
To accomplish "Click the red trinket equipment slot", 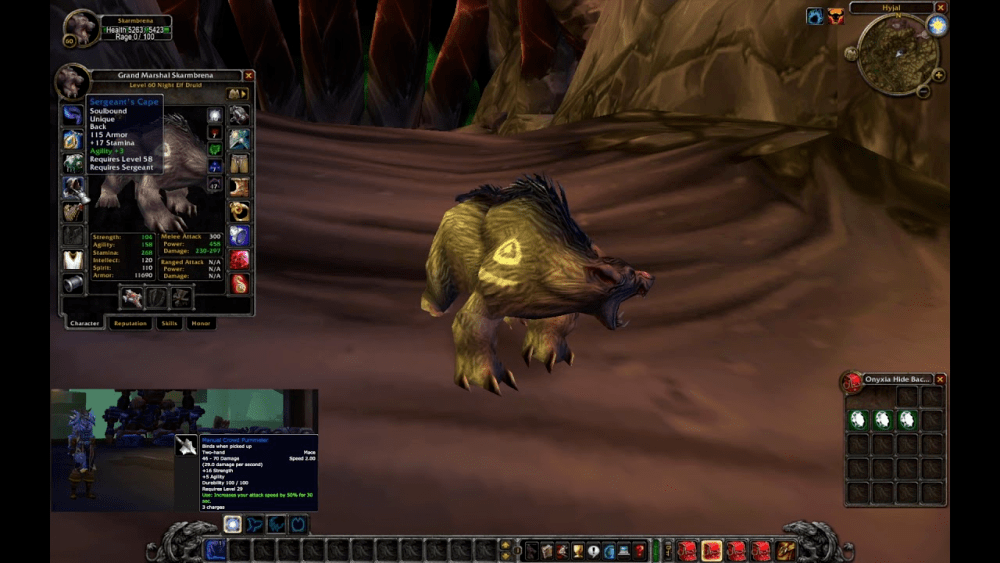I will click(240, 260).
